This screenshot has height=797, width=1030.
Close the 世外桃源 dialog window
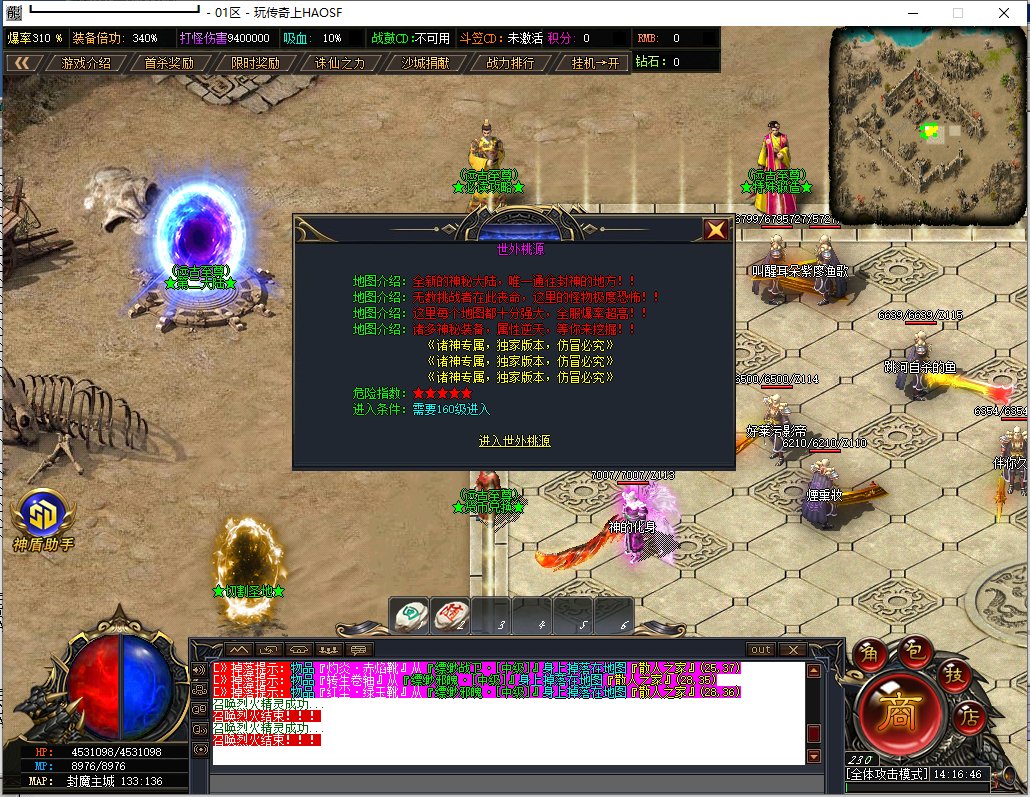click(x=716, y=230)
